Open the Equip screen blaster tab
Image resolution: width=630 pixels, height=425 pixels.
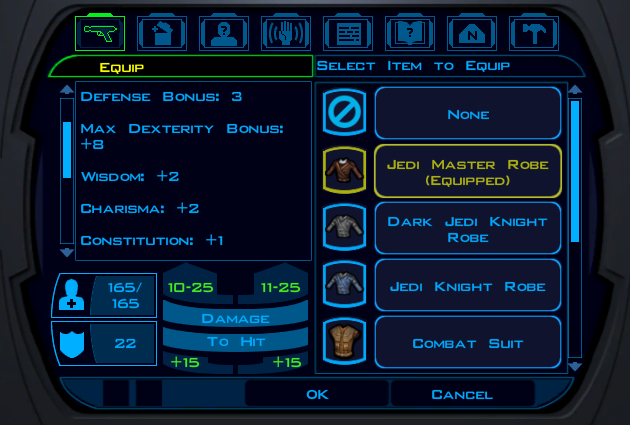click(100, 33)
